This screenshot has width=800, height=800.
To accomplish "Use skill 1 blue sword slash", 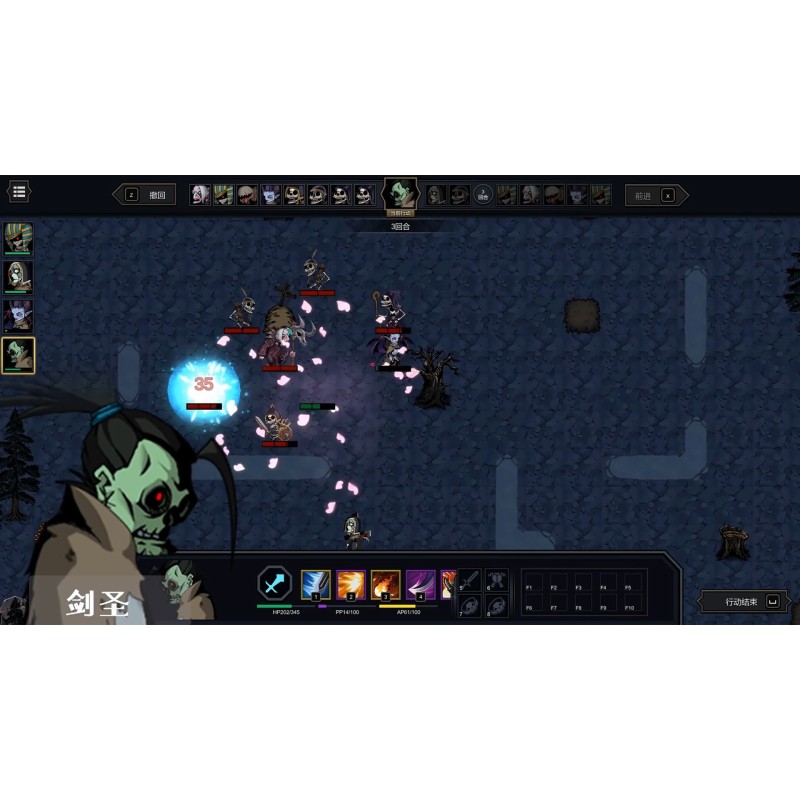I will [x=316, y=584].
